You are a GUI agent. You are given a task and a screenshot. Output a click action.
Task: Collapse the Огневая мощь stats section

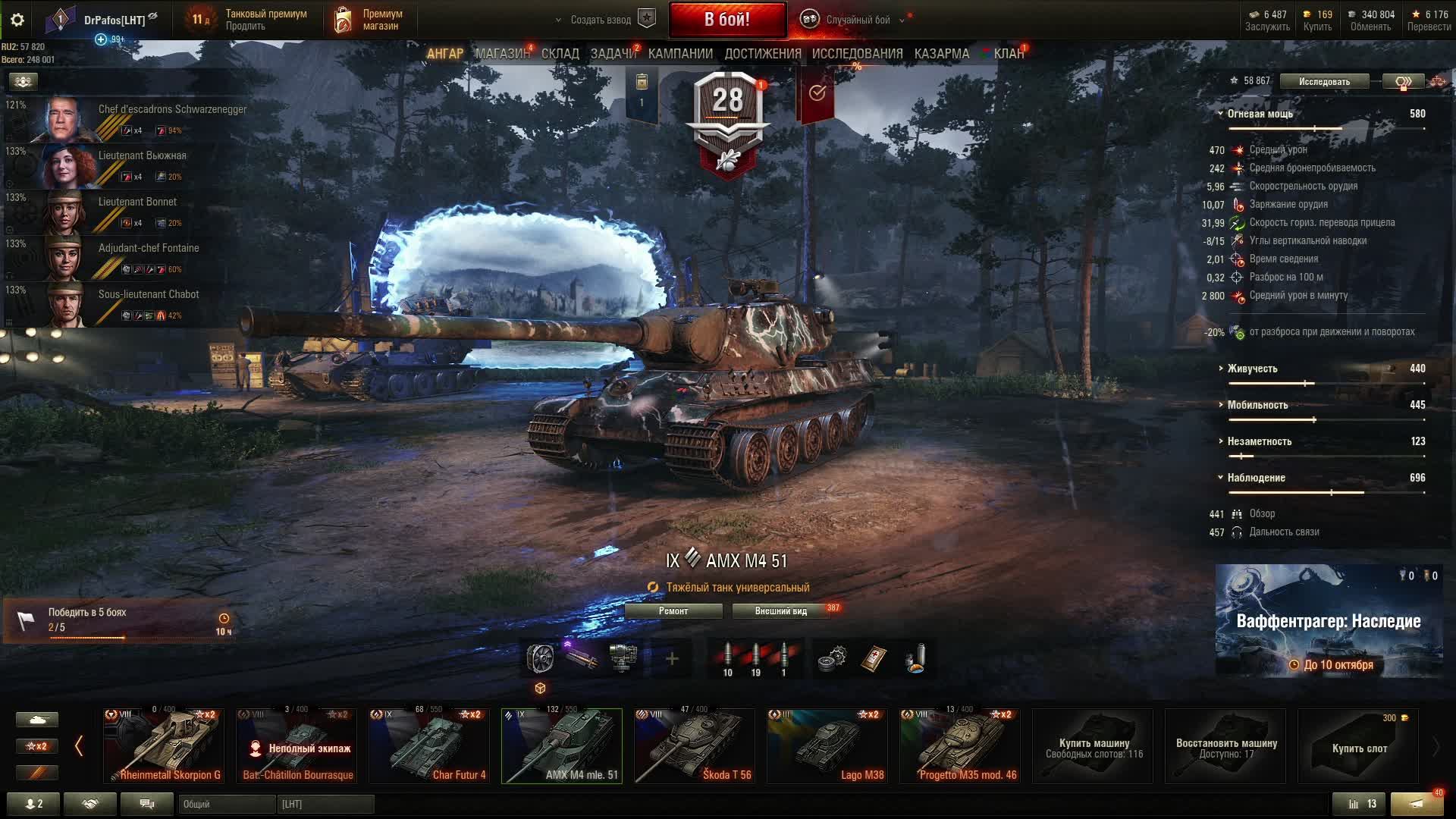[x=1221, y=112]
